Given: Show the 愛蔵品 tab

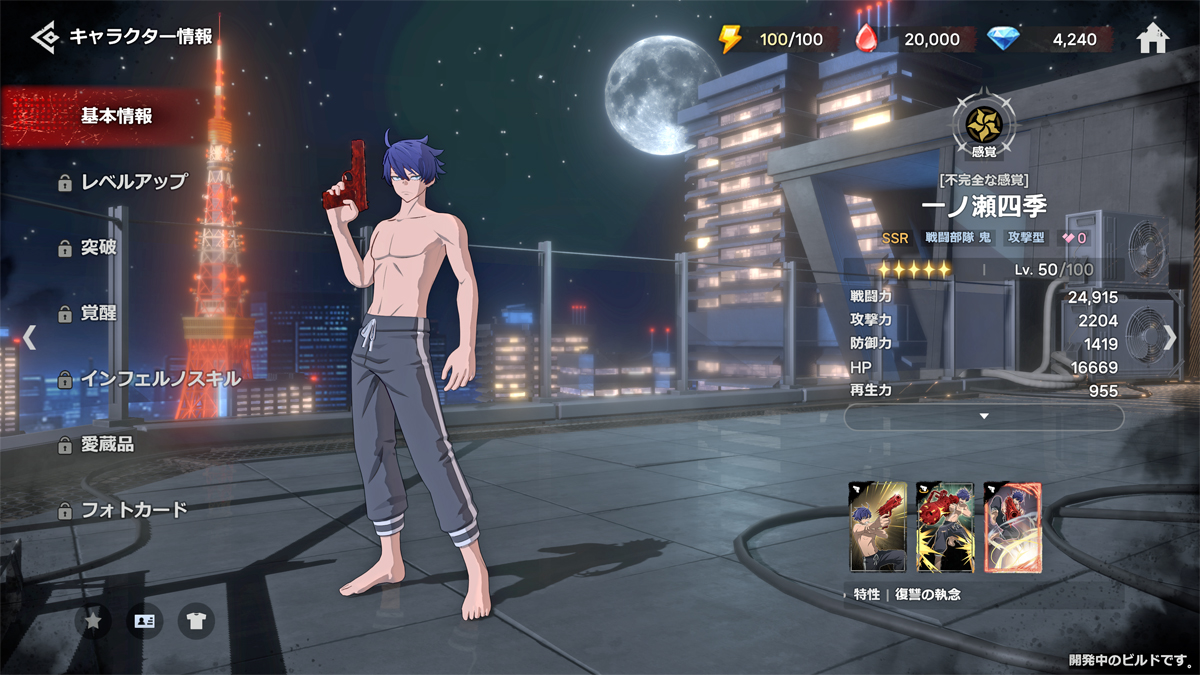Looking at the screenshot, I should pos(107,444).
